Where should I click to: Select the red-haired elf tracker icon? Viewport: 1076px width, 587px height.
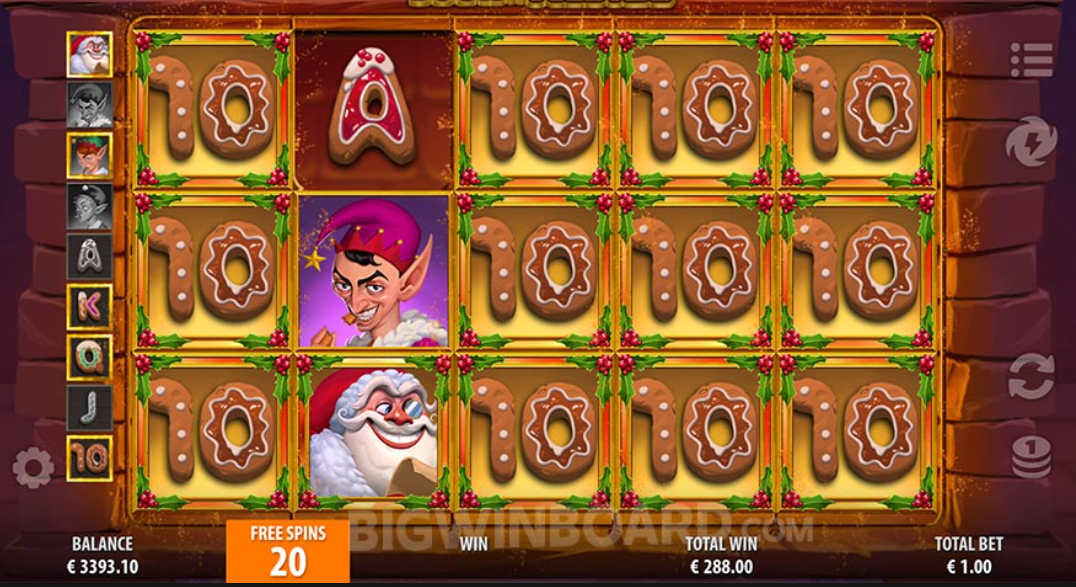click(89, 155)
